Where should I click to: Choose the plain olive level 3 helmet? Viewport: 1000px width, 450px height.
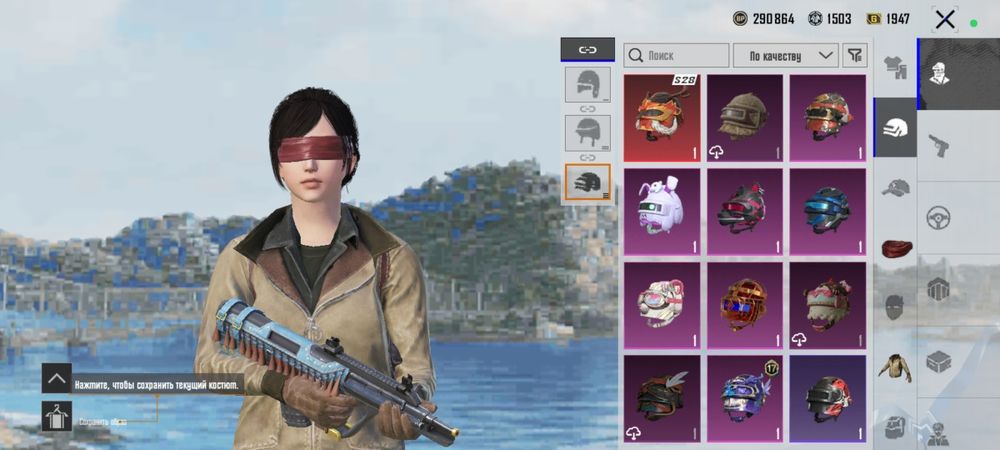(x=745, y=118)
